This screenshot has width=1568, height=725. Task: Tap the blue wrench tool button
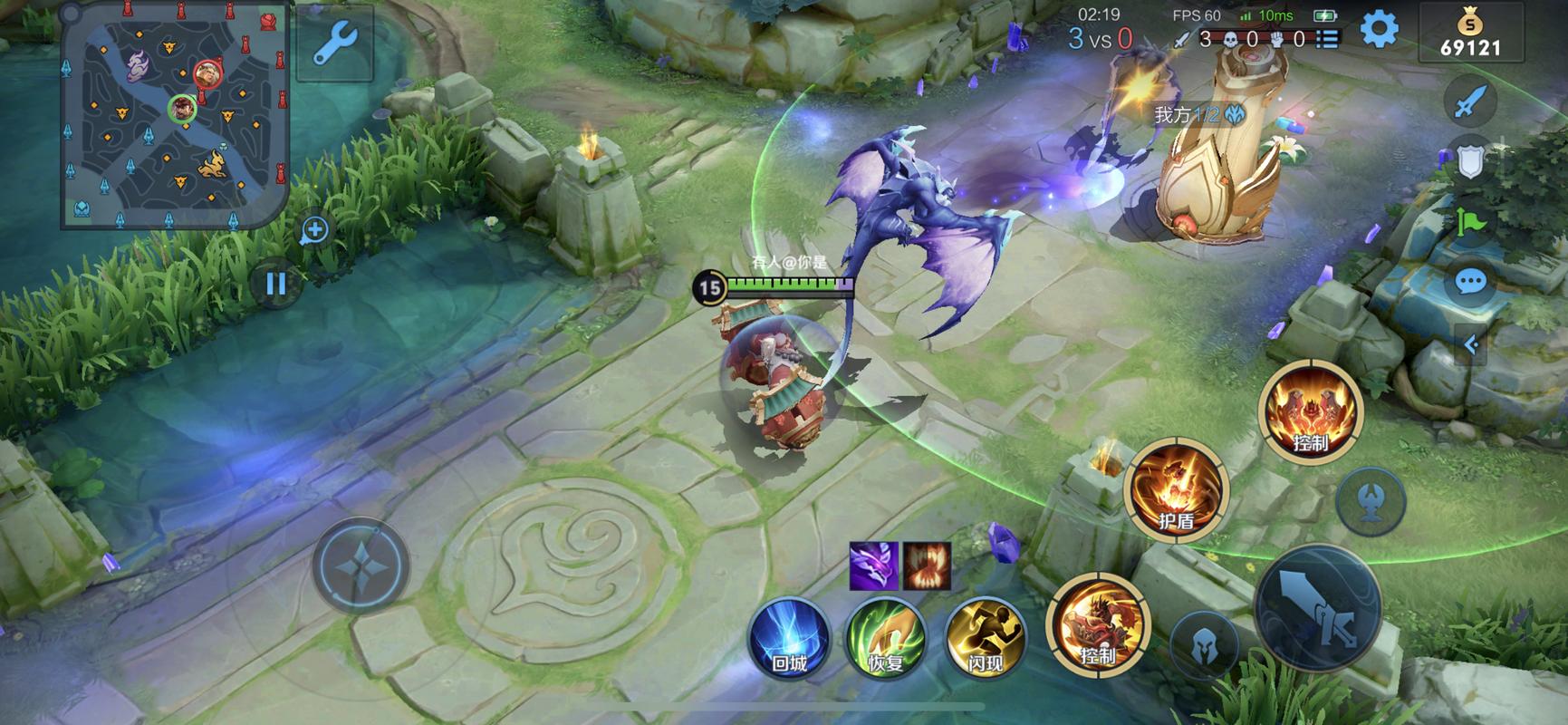point(334,43)
